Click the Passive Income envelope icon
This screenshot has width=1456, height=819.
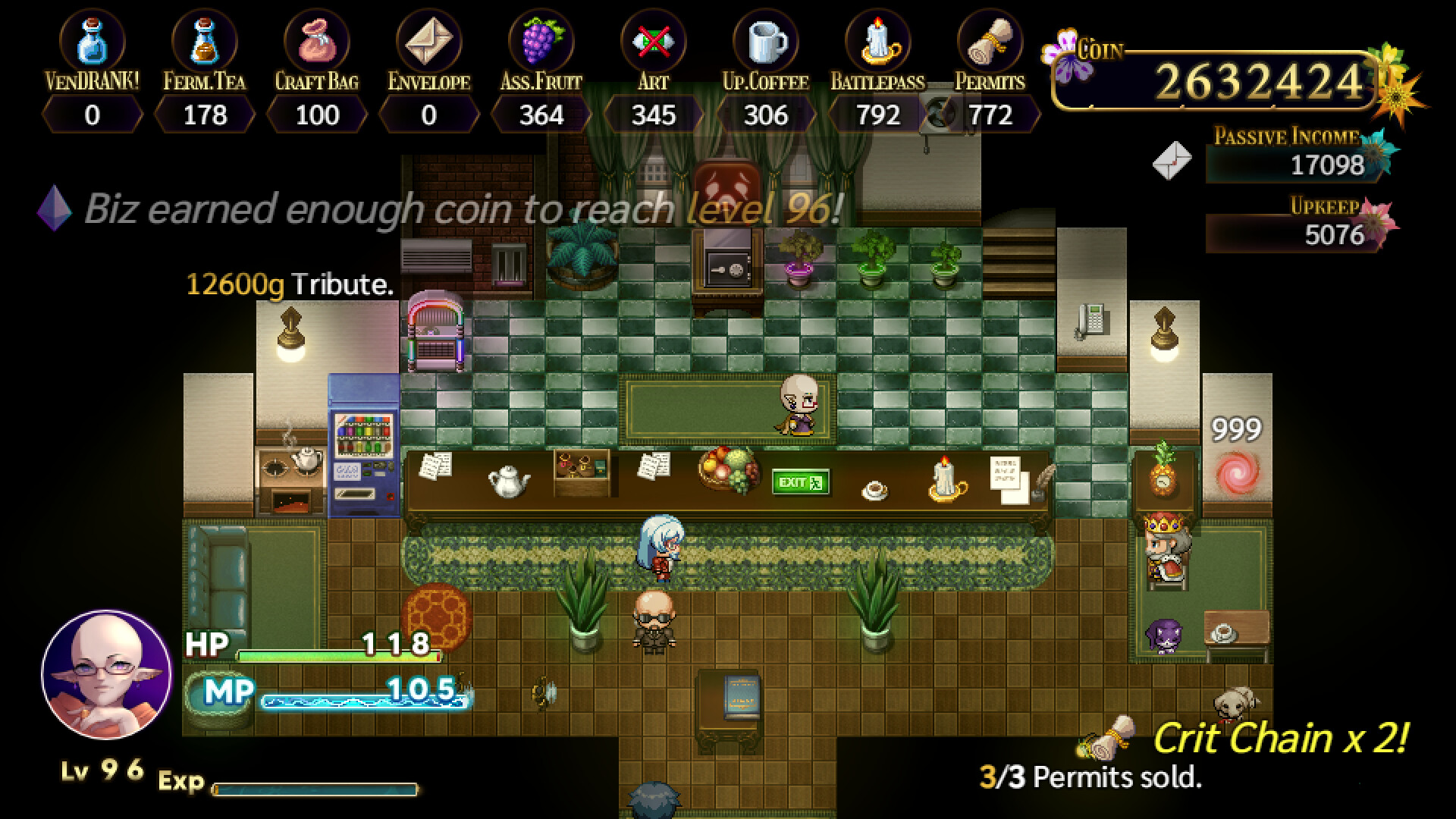point(1173,160)
